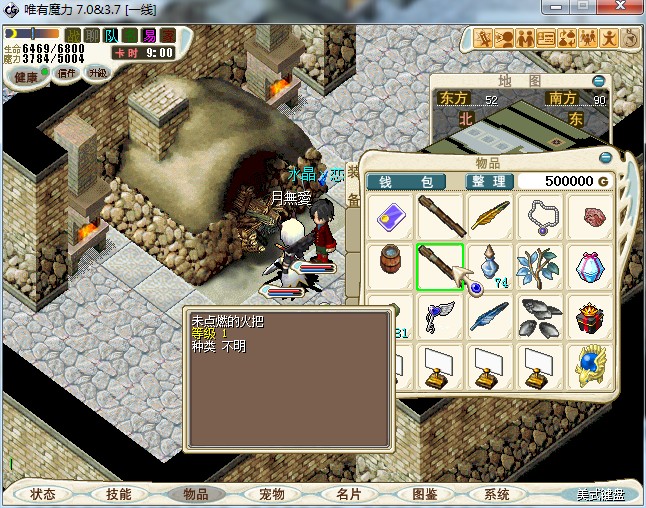Close the 物品 inventory window
Screen dimensions: 646x508
(604, 158)
